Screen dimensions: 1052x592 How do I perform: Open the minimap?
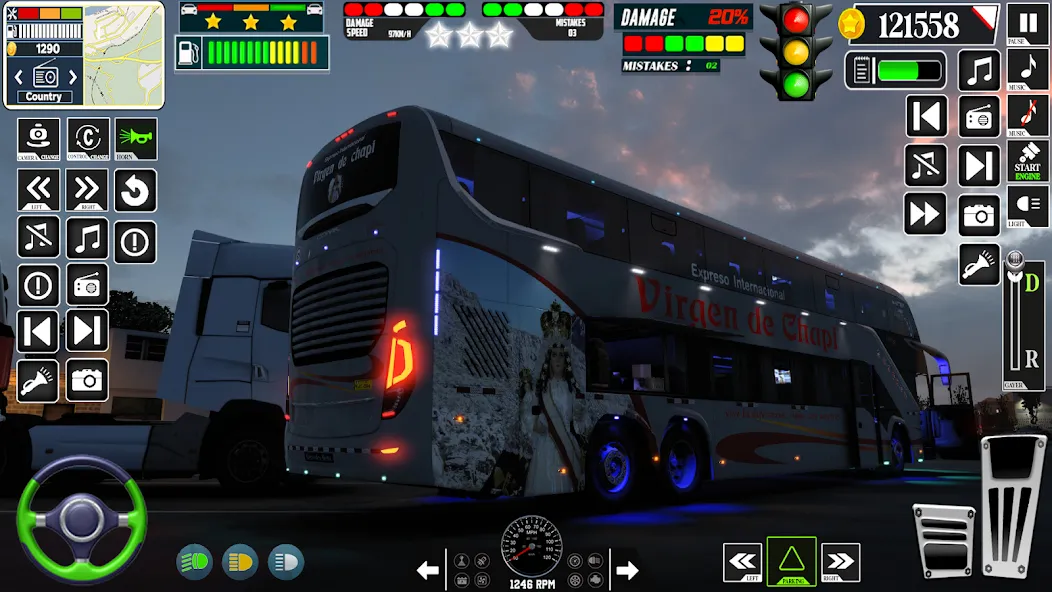(123, 53)
